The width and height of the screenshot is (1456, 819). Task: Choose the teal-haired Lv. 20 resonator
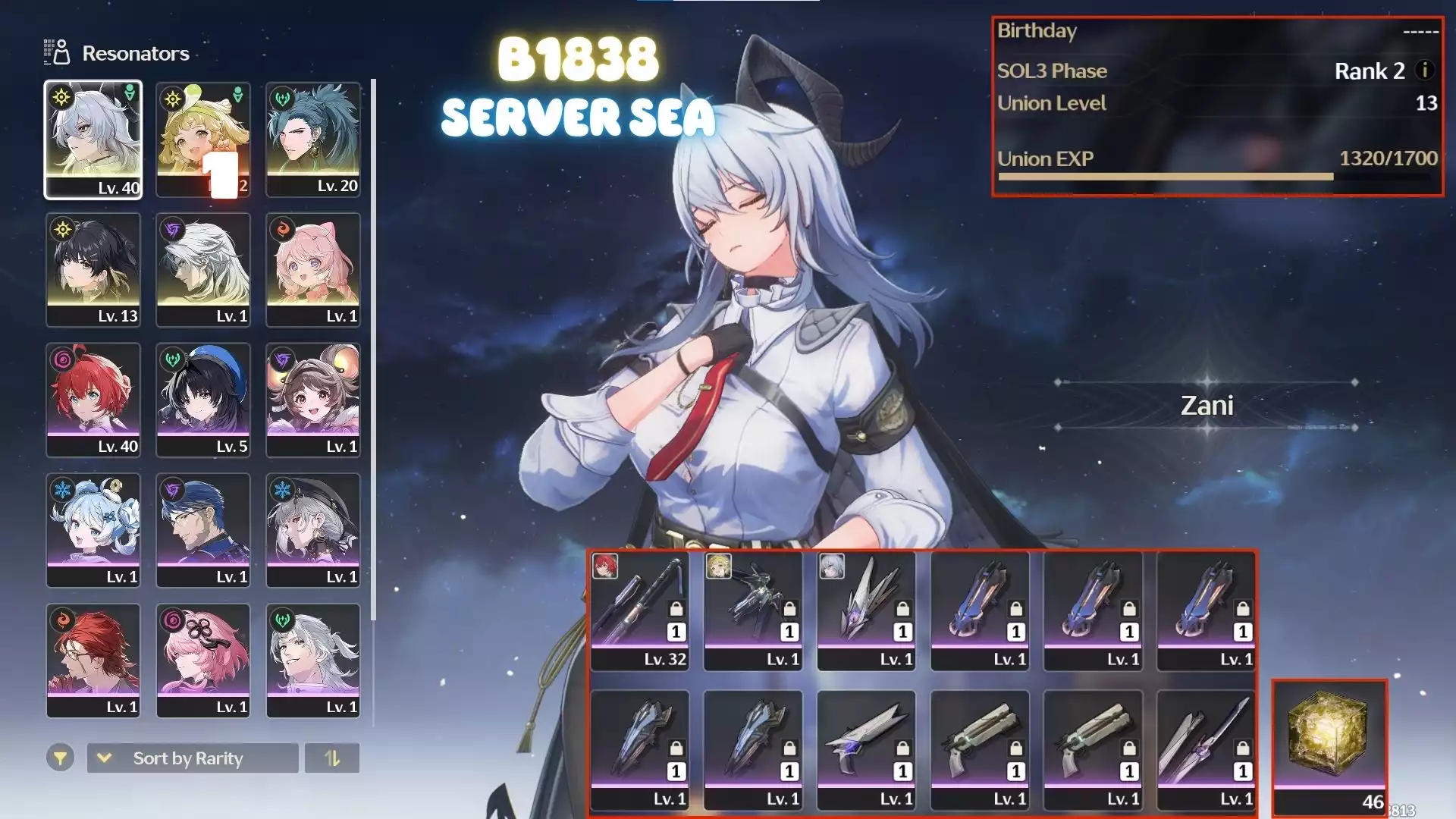click(313, 140)
